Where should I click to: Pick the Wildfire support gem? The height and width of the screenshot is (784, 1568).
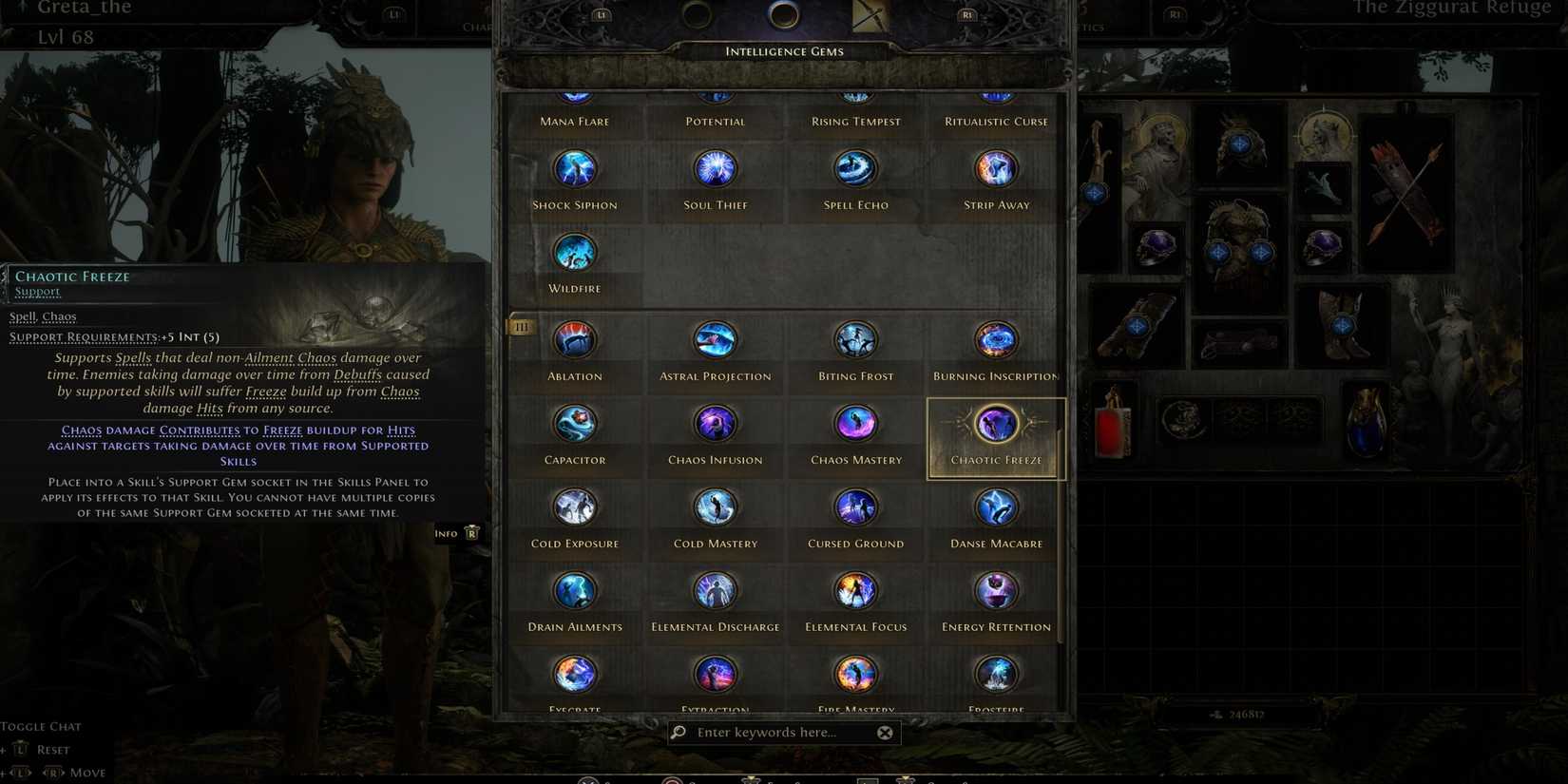pyautogui.click(x=574, y=252)
